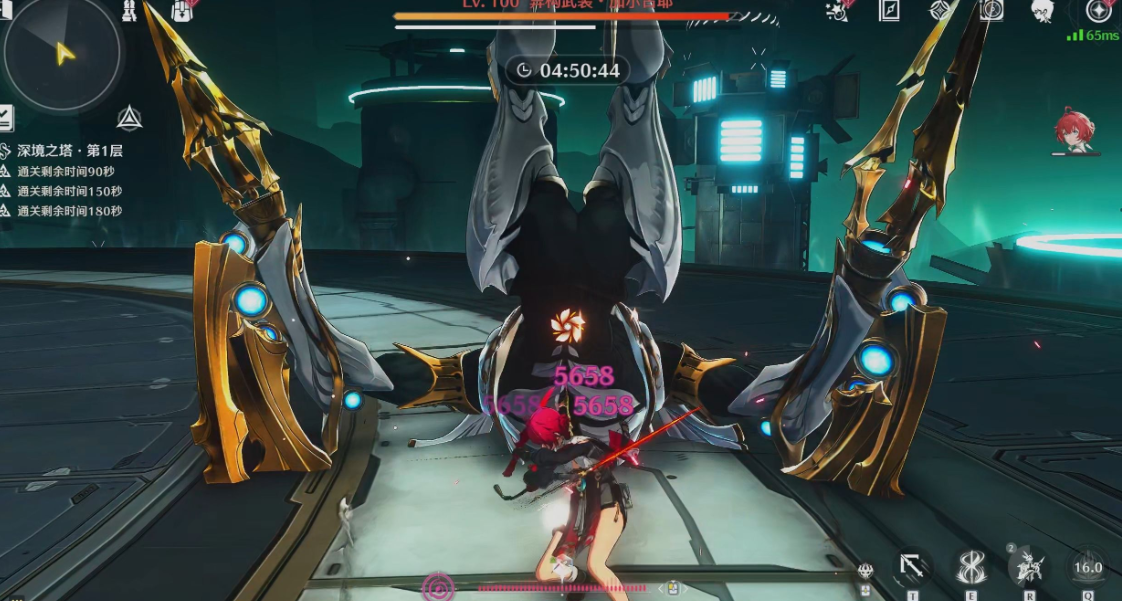Open the compass guidebook icon
This screenshot has width=1122, height=601.
889,10
